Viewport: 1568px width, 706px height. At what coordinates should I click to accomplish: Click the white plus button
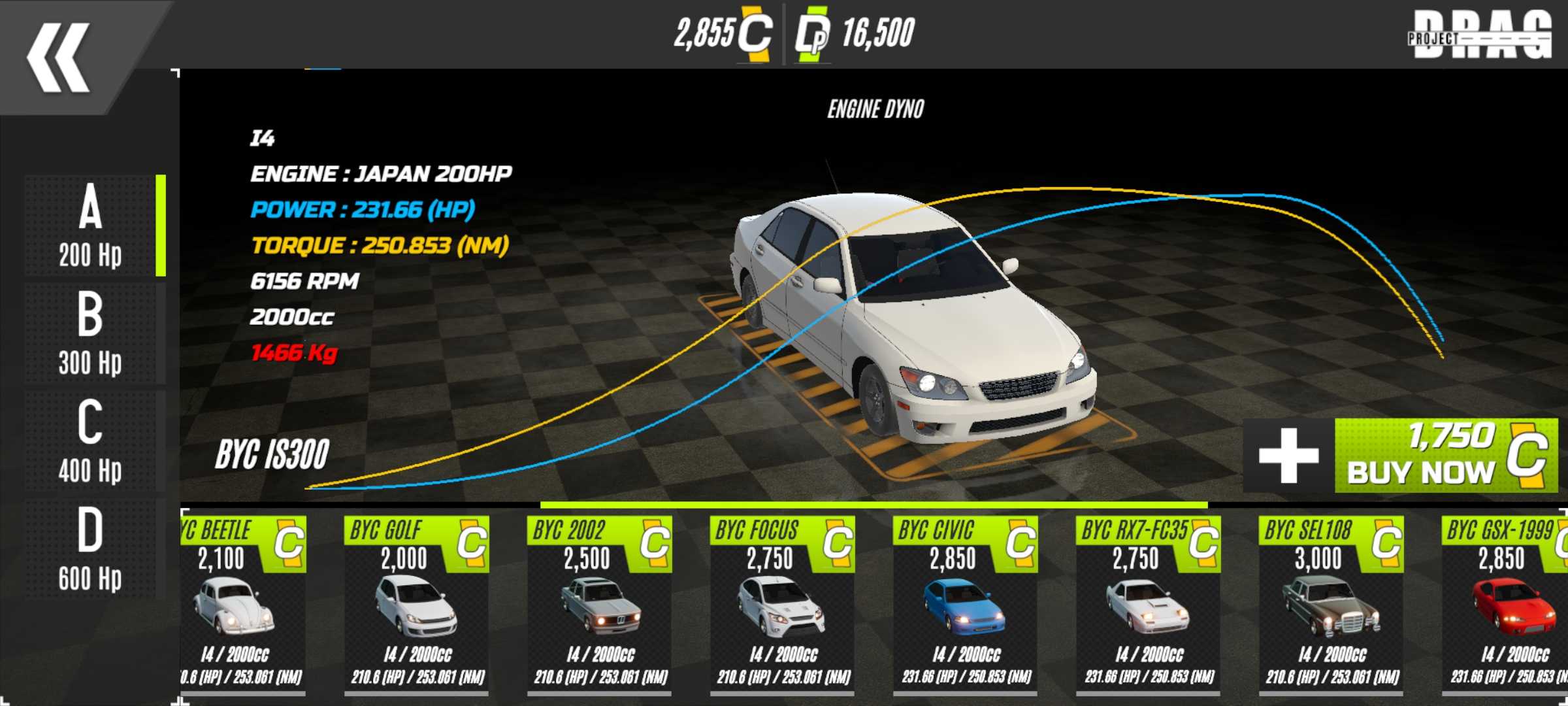1288,456
